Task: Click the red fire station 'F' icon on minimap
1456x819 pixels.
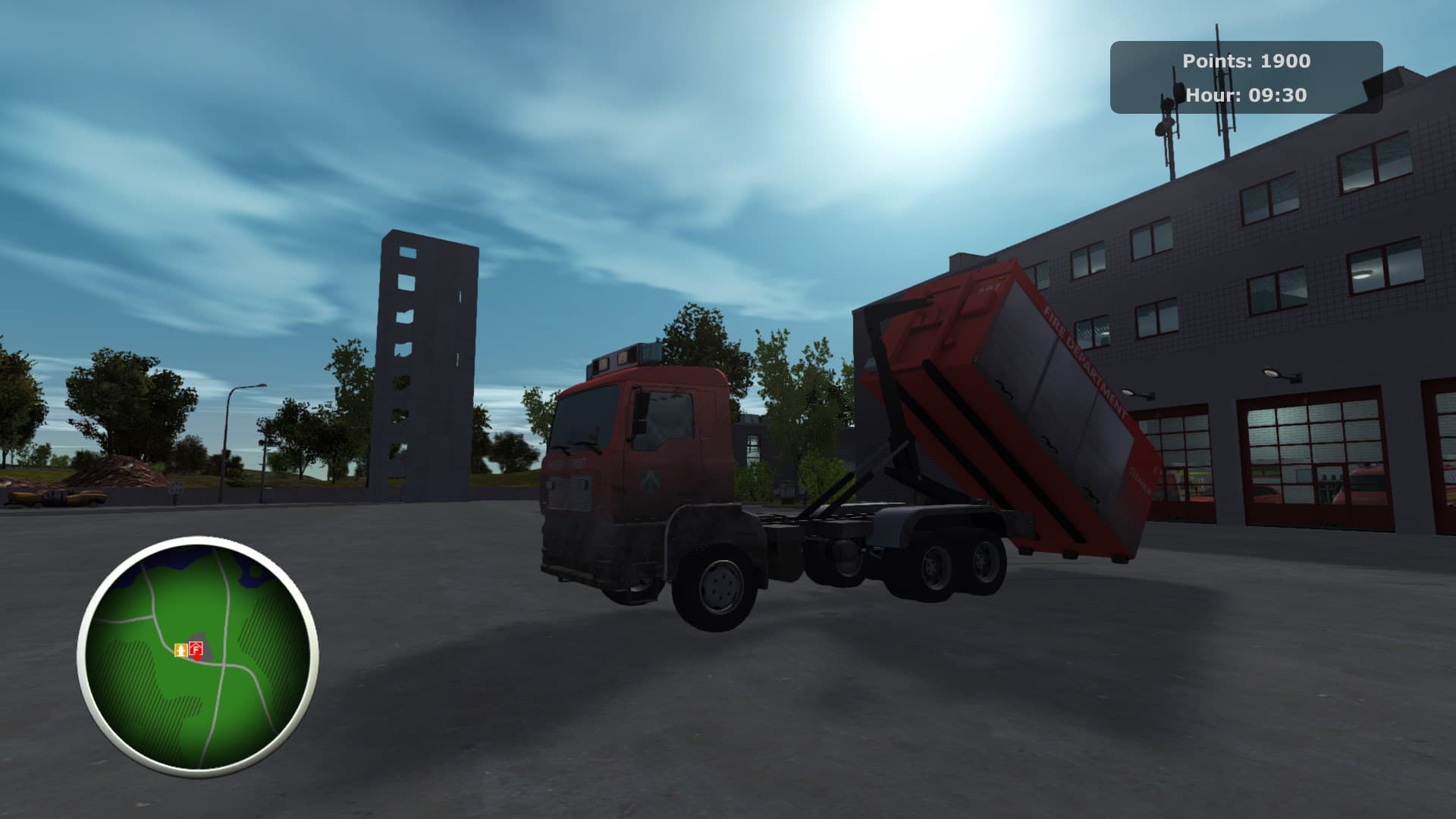Action: 196,649
